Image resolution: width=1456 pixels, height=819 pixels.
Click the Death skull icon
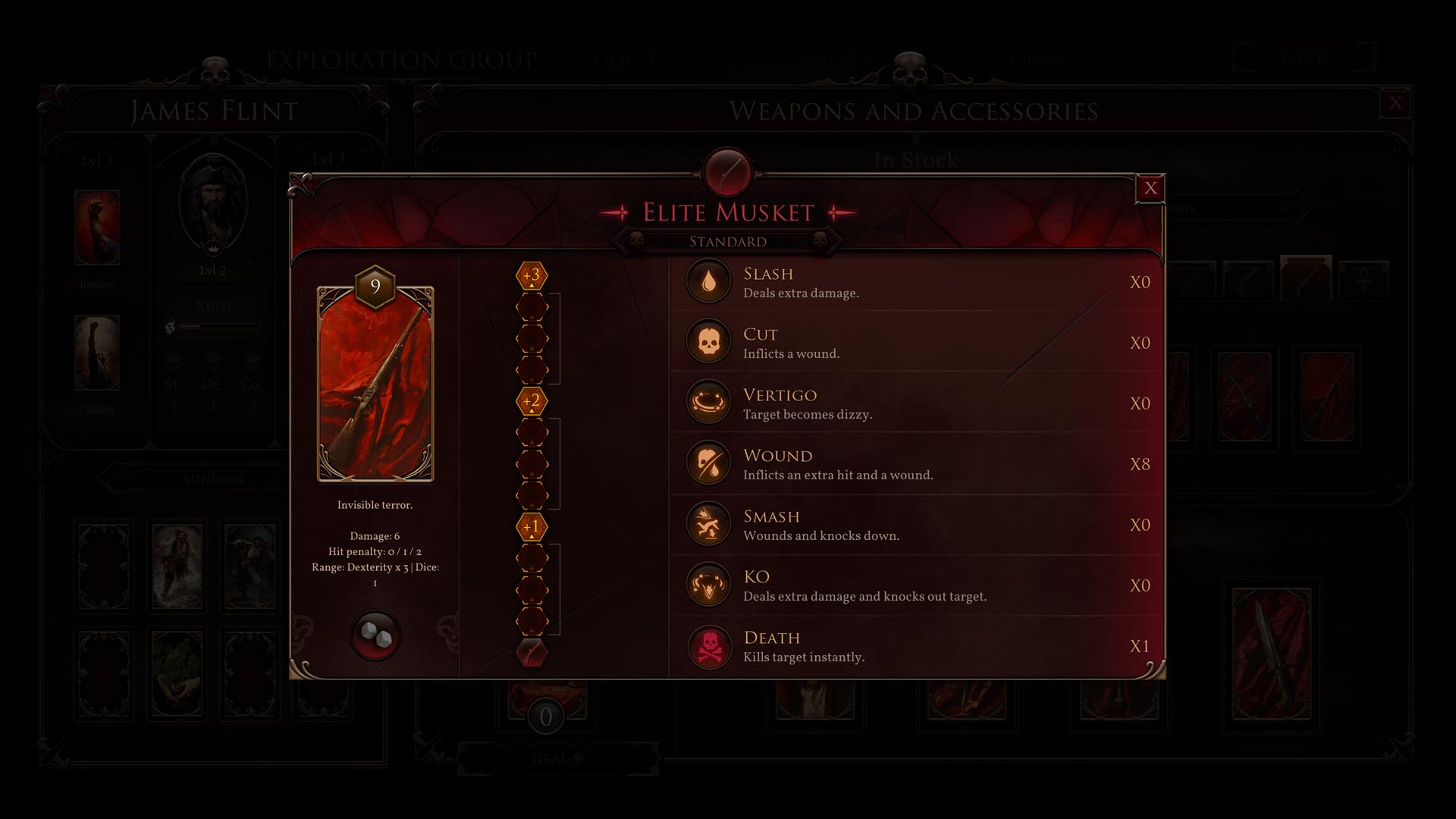coord(708,646)
